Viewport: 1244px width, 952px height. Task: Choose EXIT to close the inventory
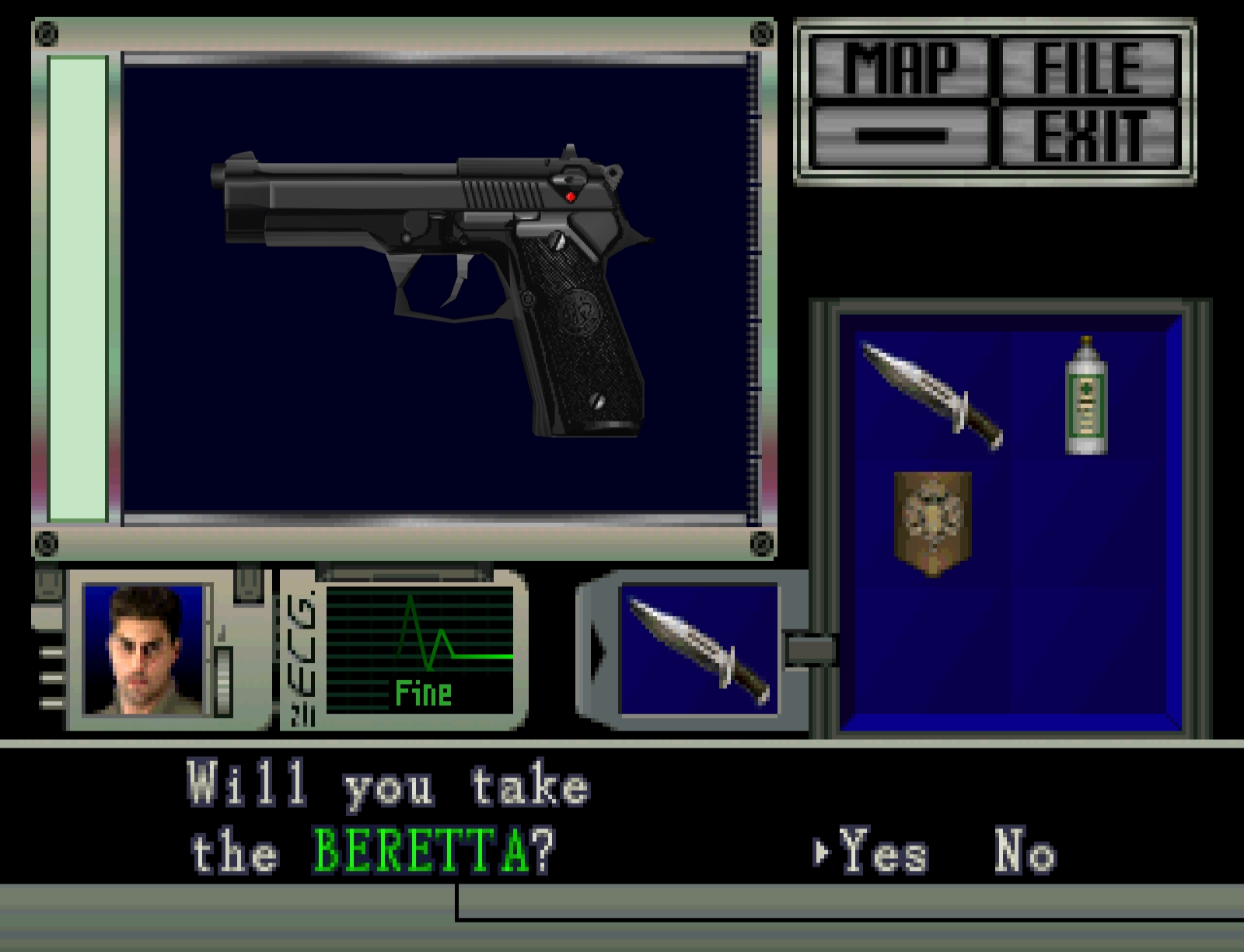click(x=1088, y=137)
